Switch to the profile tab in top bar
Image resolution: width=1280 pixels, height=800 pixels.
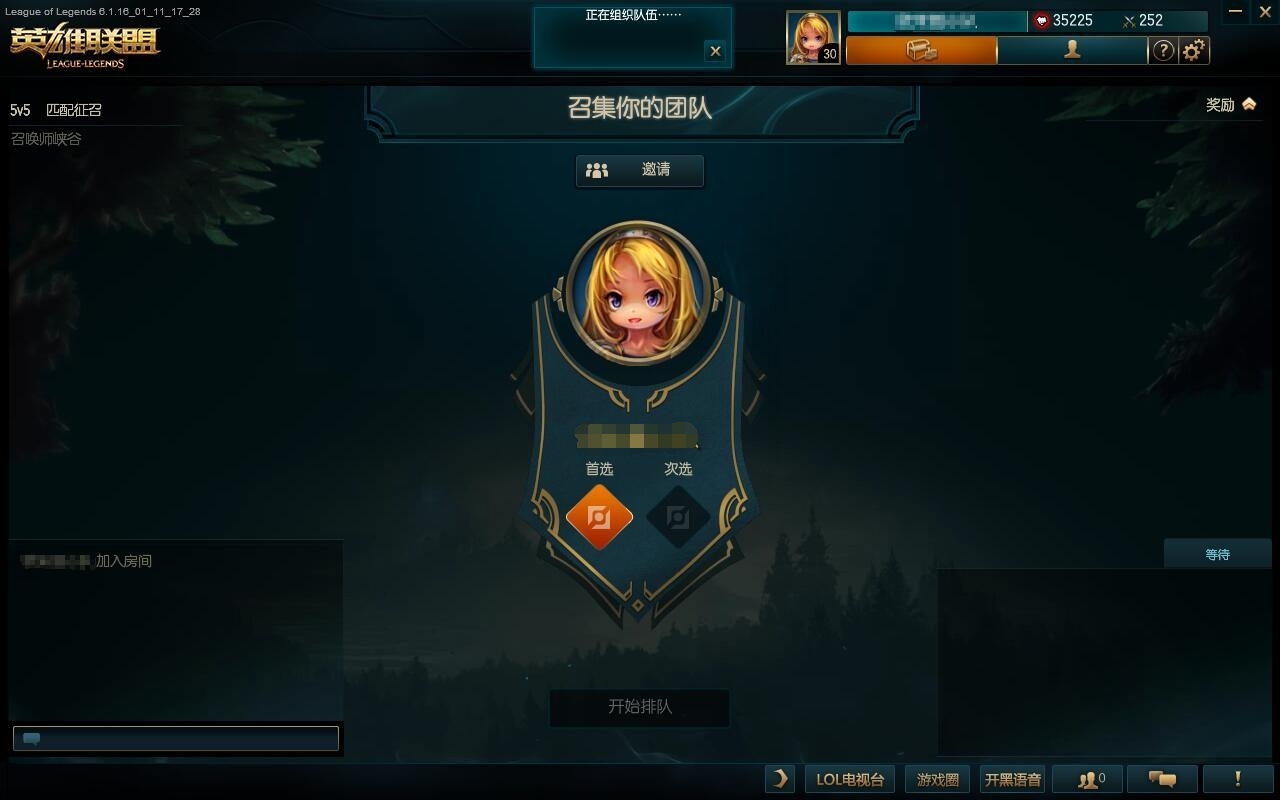(x=1071, y=50)
